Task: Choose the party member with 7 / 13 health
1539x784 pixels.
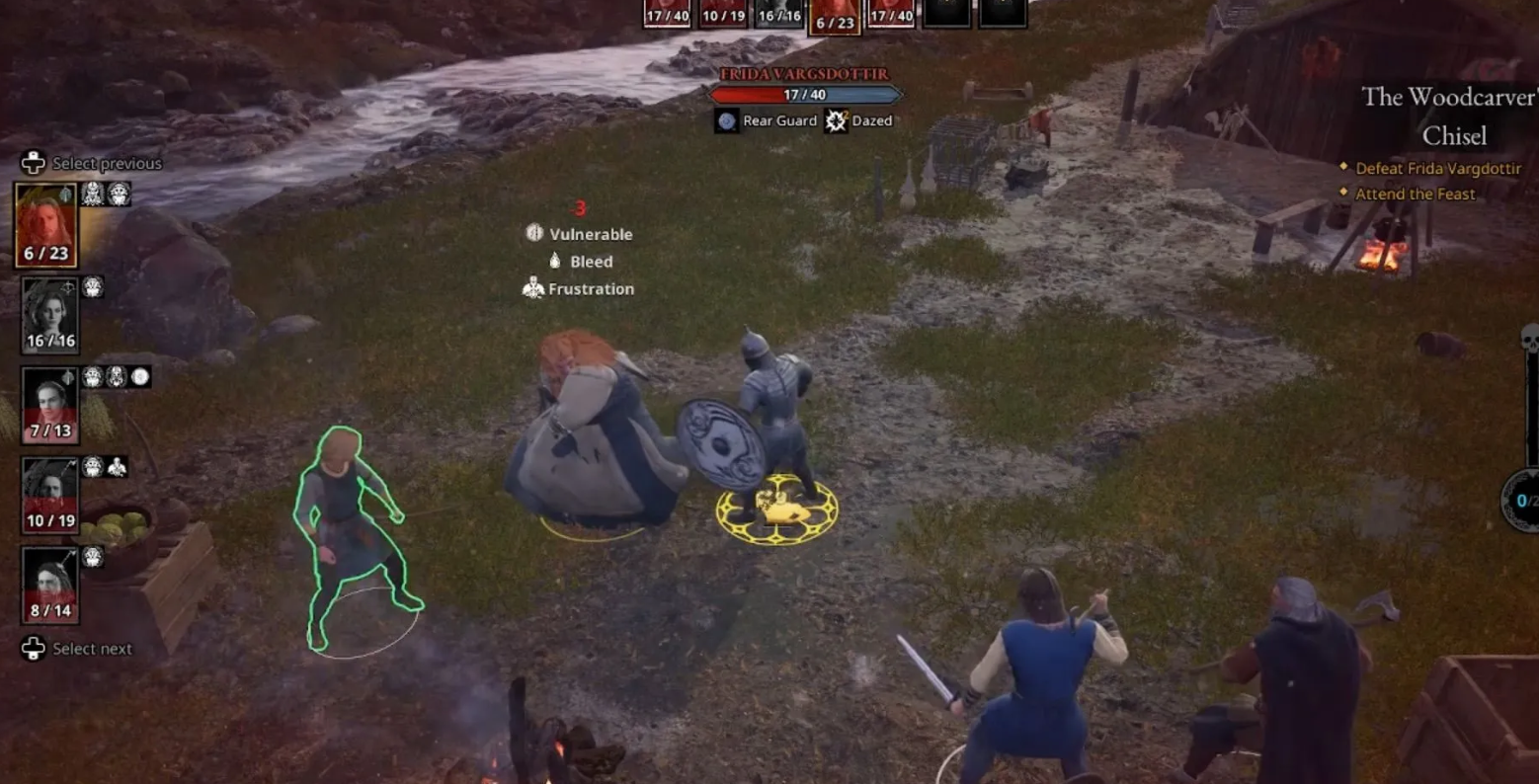Action: click(x=49, y=404)
